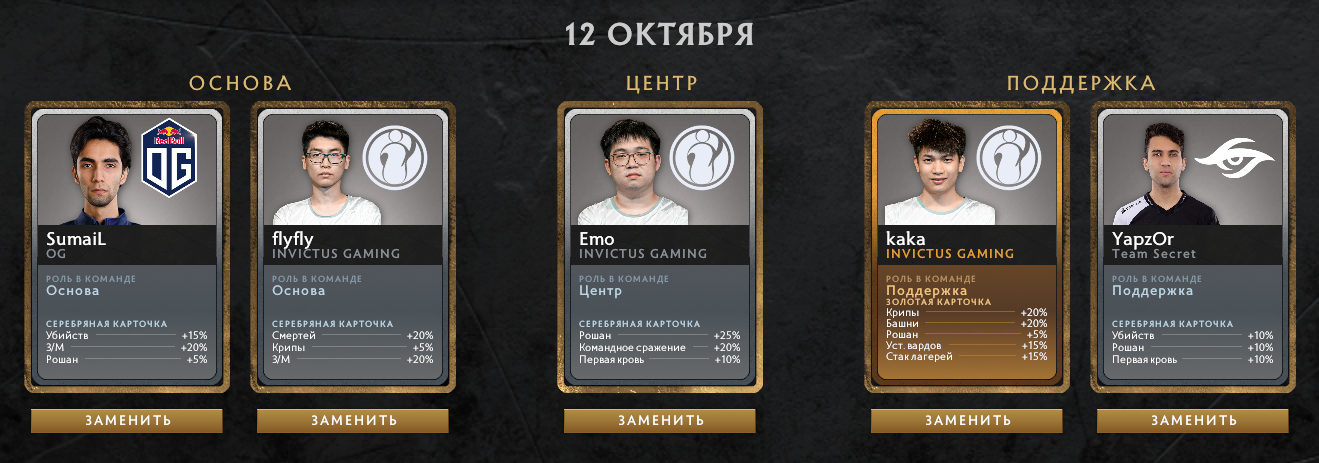Image resolution: width=1319 pixels, height=463 pixels.
Task: Click ЗАМЕНИТЬ beneath the Emo card
Action: (660, 420)
